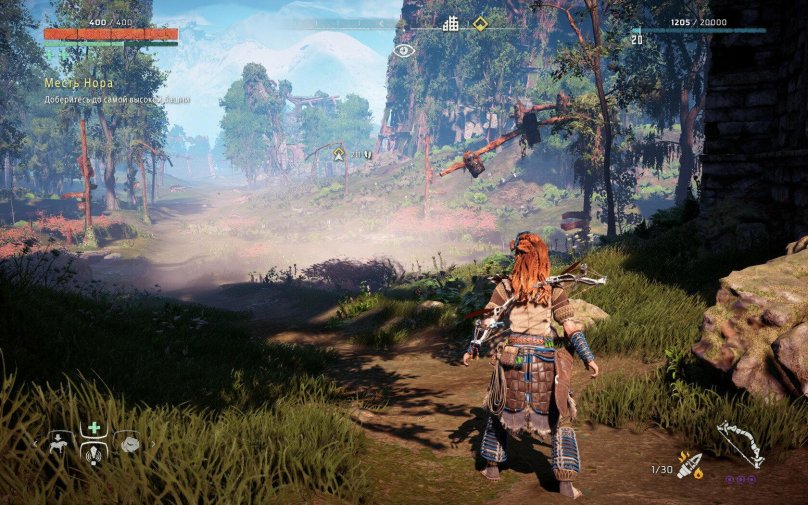Viewport: 808px width, 505px height.
Task: Select the yellow diamond quest marker on compass
Action: [480, 23]
